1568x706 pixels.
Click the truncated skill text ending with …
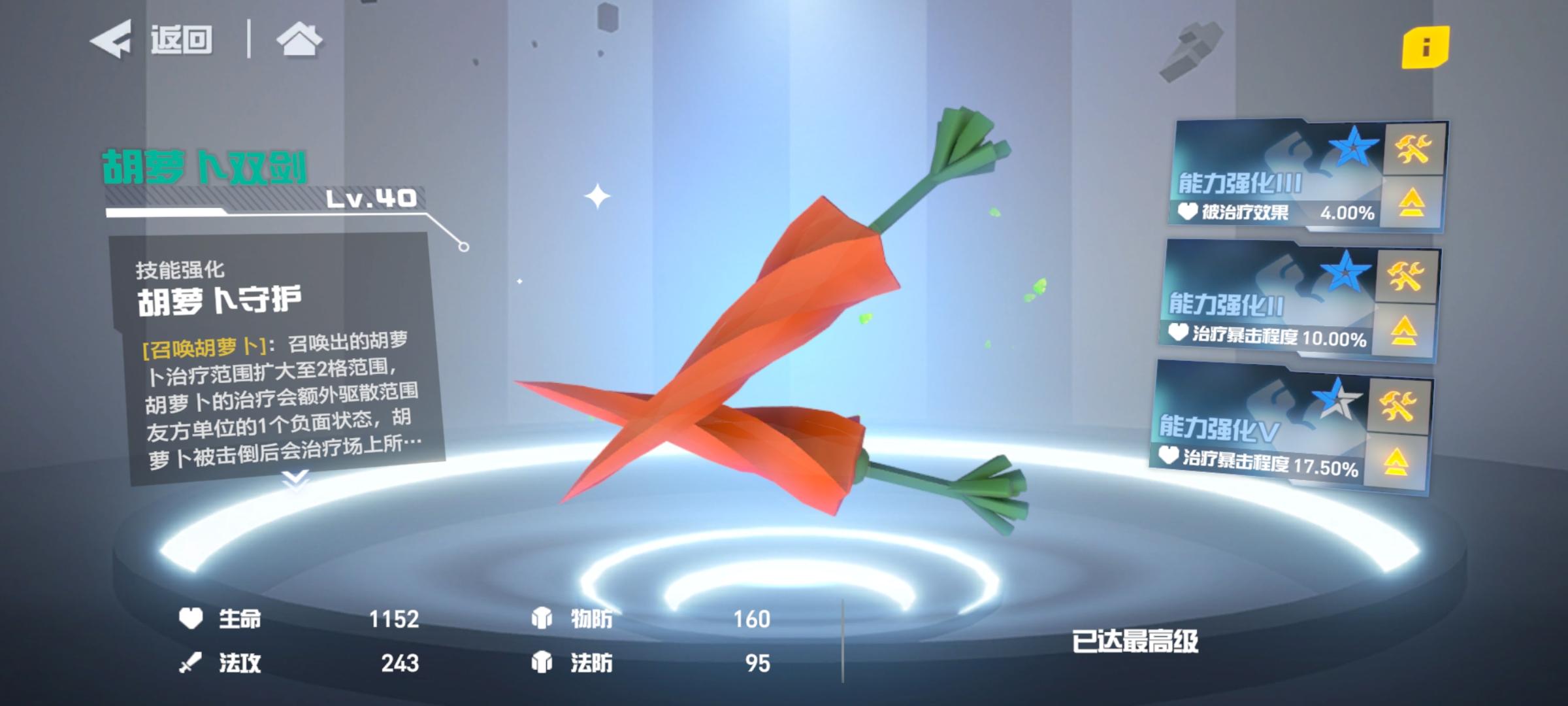click(x=274, y=450)
